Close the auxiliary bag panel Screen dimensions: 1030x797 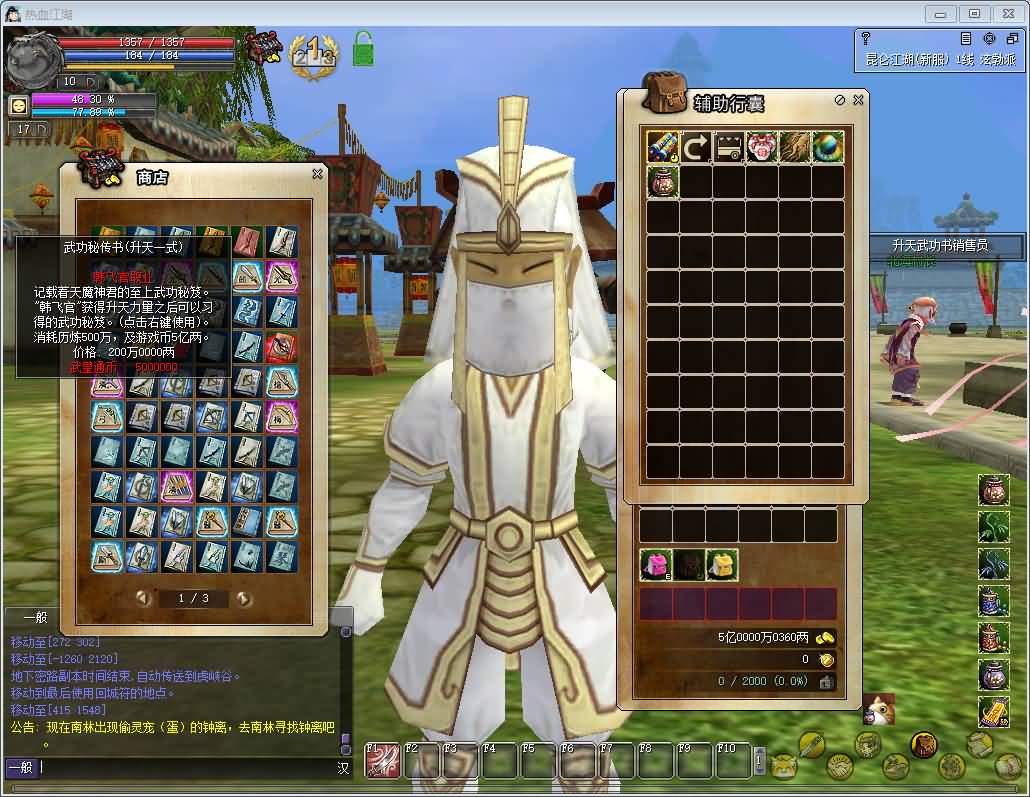click(x=858, y=100)
